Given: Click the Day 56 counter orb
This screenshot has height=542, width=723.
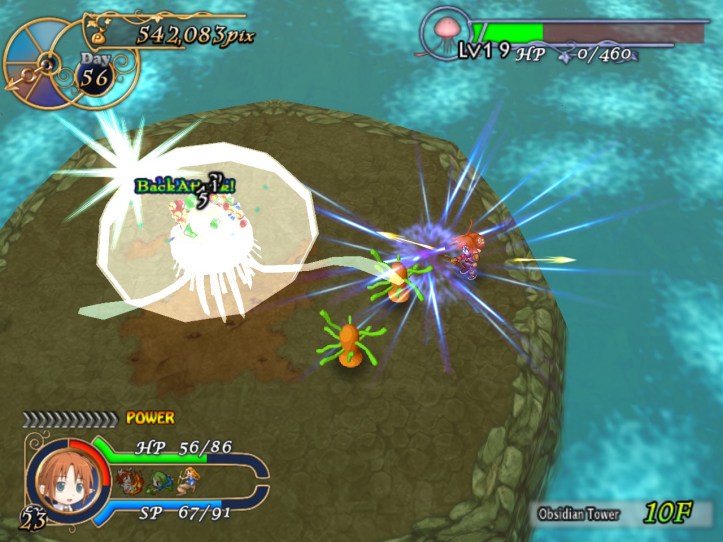Looking at the screenshot, I should [96, 74].
